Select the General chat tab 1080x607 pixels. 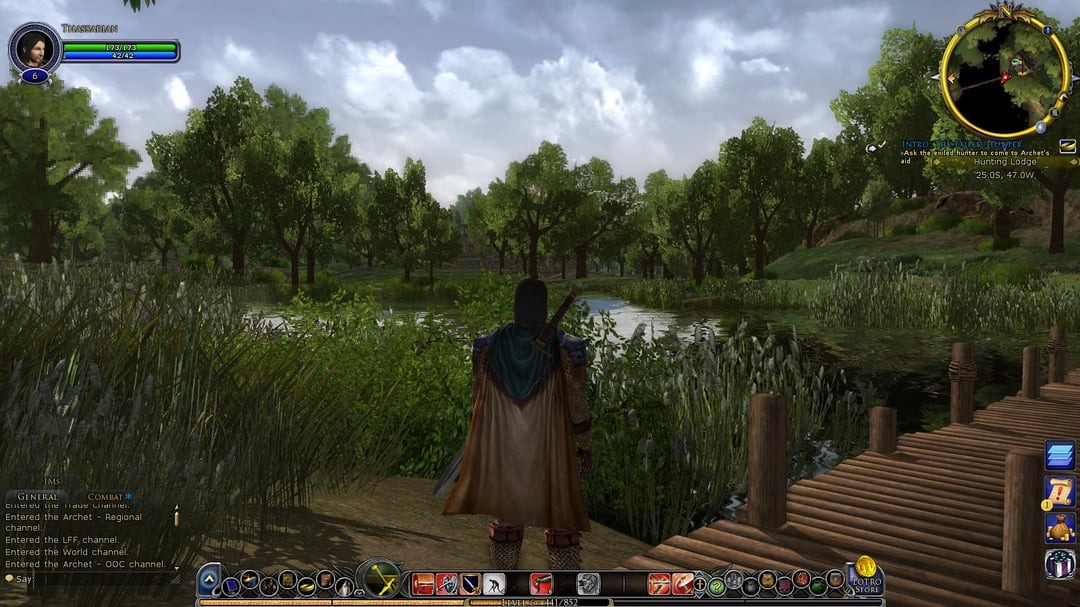[x=38, y=497]
